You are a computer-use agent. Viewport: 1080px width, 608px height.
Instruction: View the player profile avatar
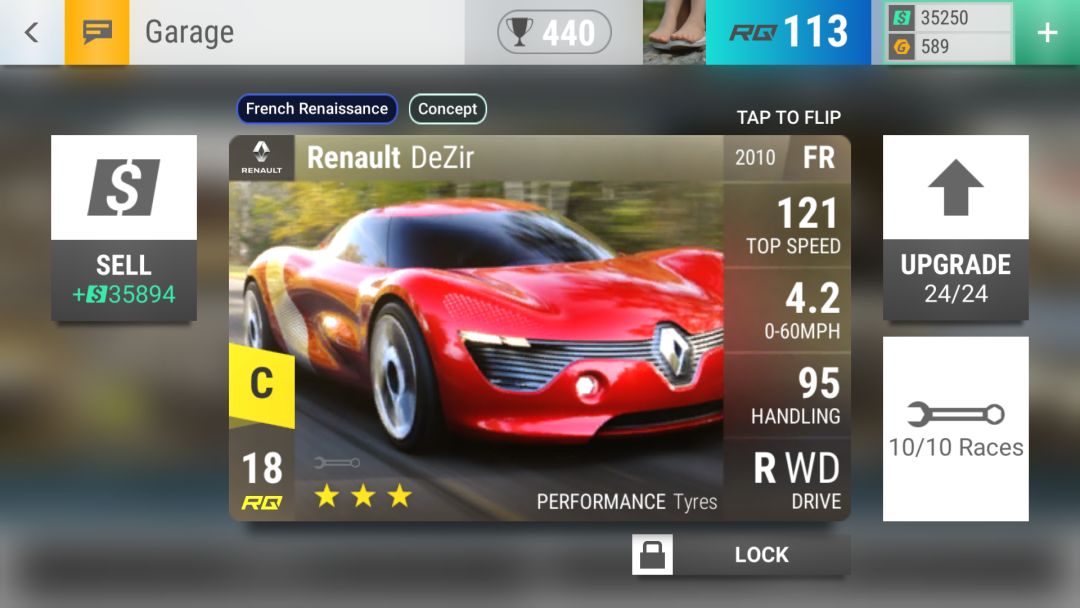674,32
